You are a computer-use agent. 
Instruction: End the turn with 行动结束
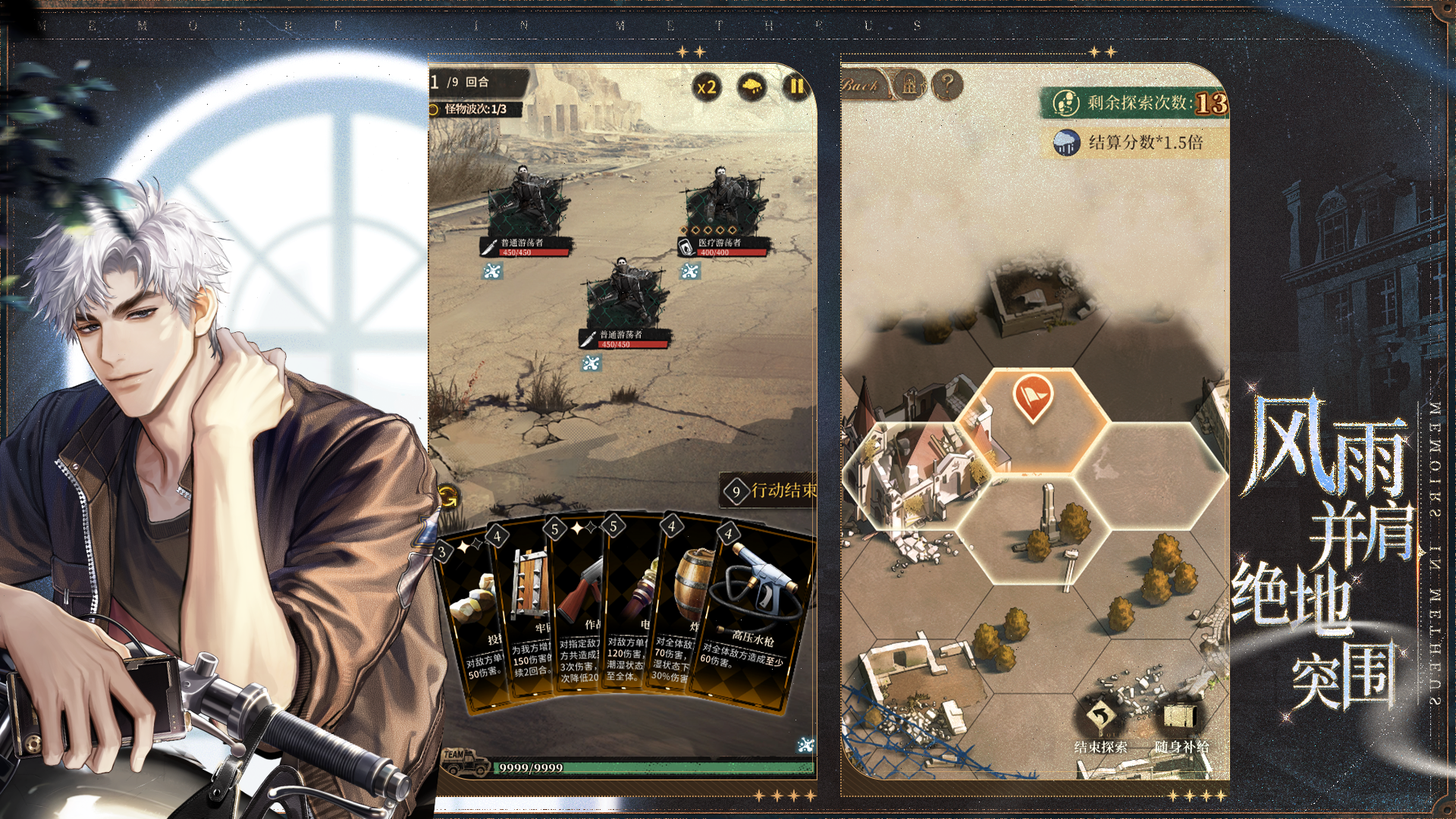point(770,491)
